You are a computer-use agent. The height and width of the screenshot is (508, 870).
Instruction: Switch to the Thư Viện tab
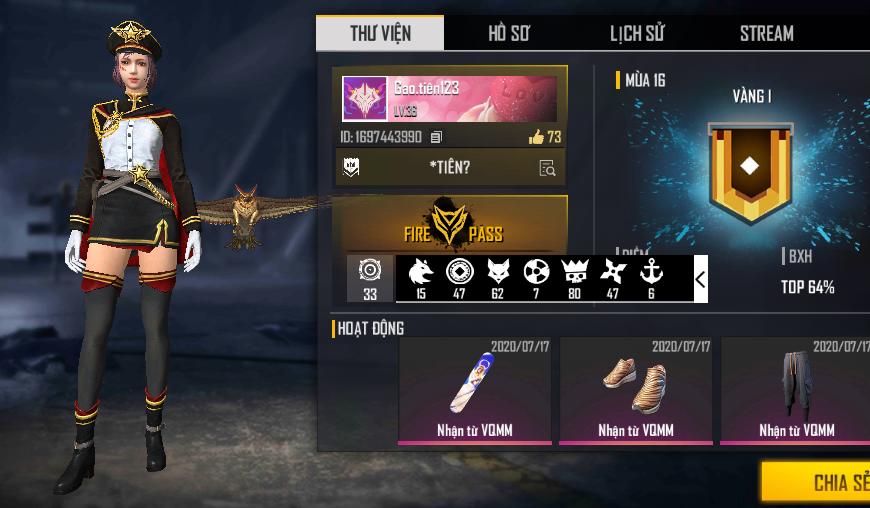379,33
